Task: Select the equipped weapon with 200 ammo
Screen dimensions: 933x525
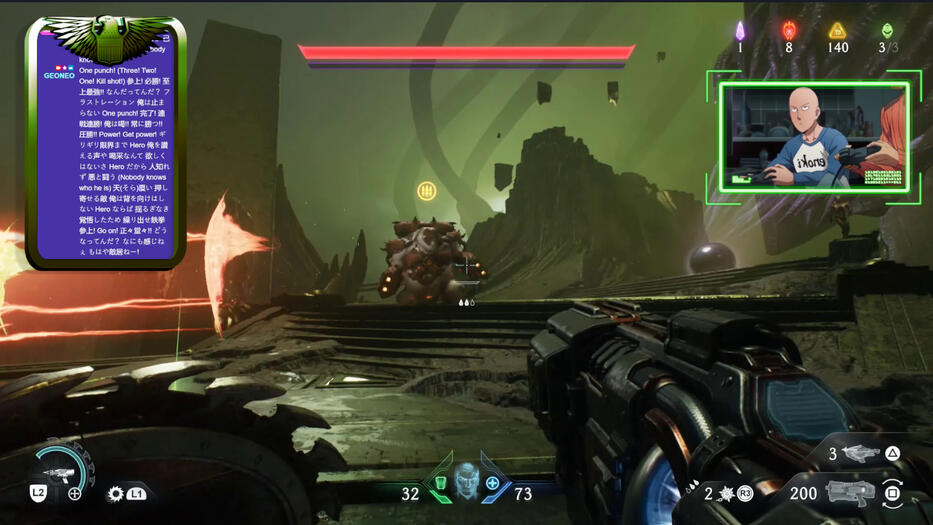Action: click(x=851, y=492)
